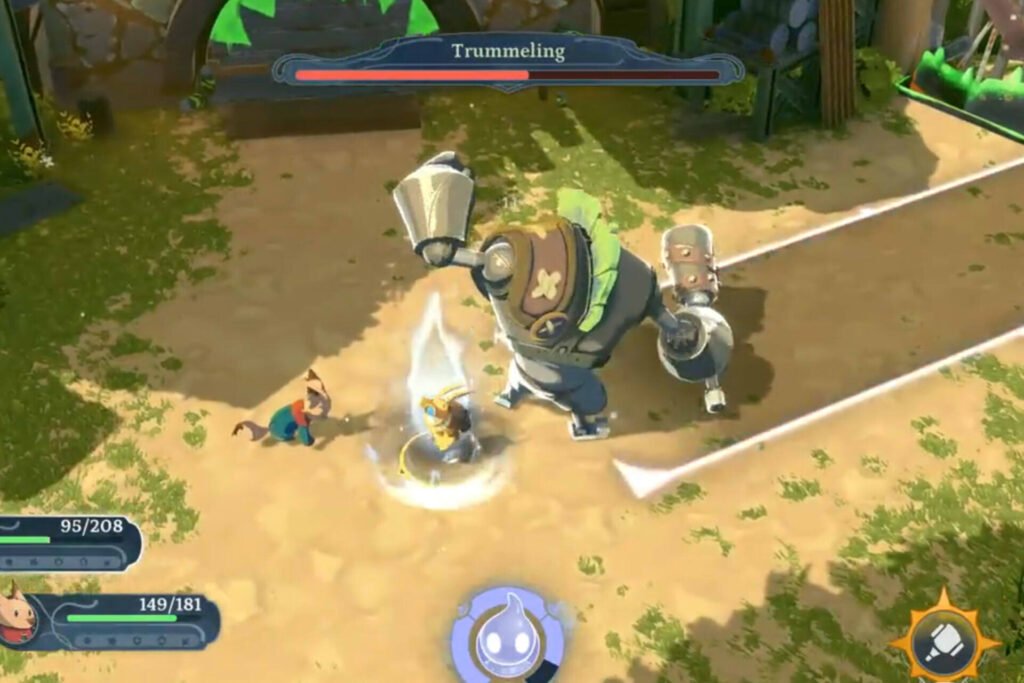Select the fox companion portrait
The height and width of the screenshot is (683, 1024).
18,614
